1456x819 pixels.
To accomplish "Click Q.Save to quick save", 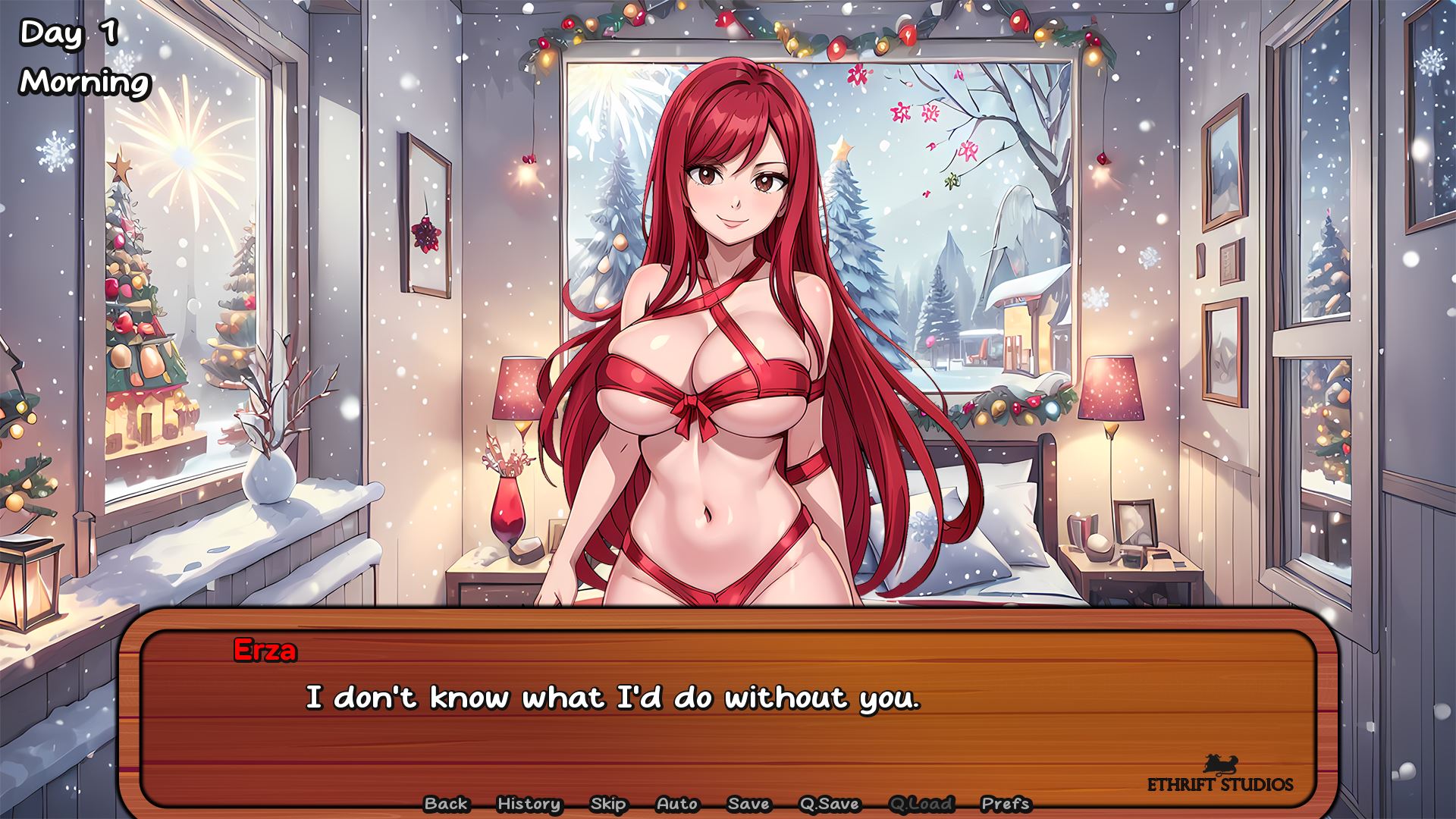I will pos(830,803).
